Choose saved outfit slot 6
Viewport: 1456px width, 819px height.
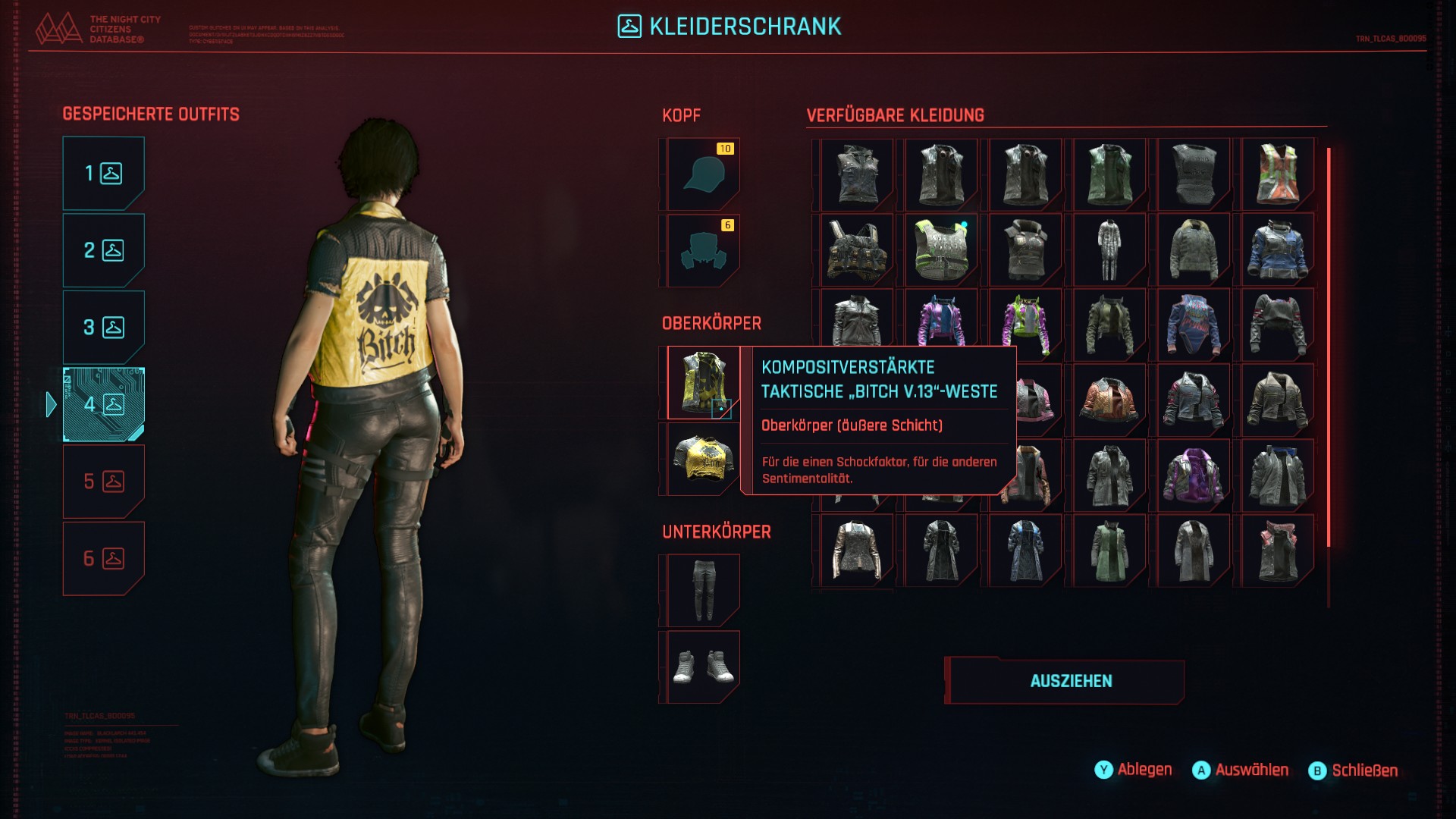[x=103, y=559]
